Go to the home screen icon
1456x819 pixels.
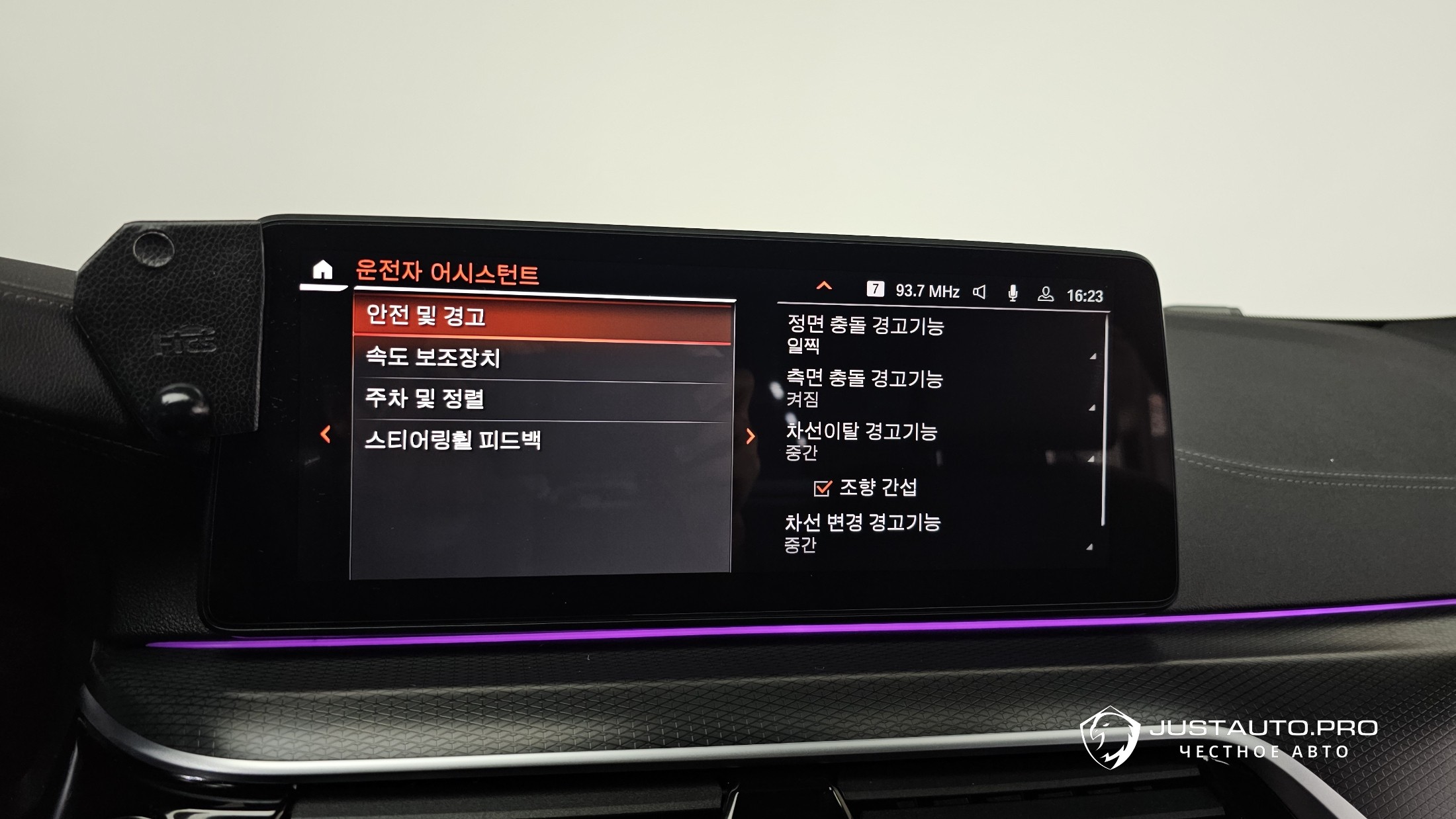click(322, 271)
